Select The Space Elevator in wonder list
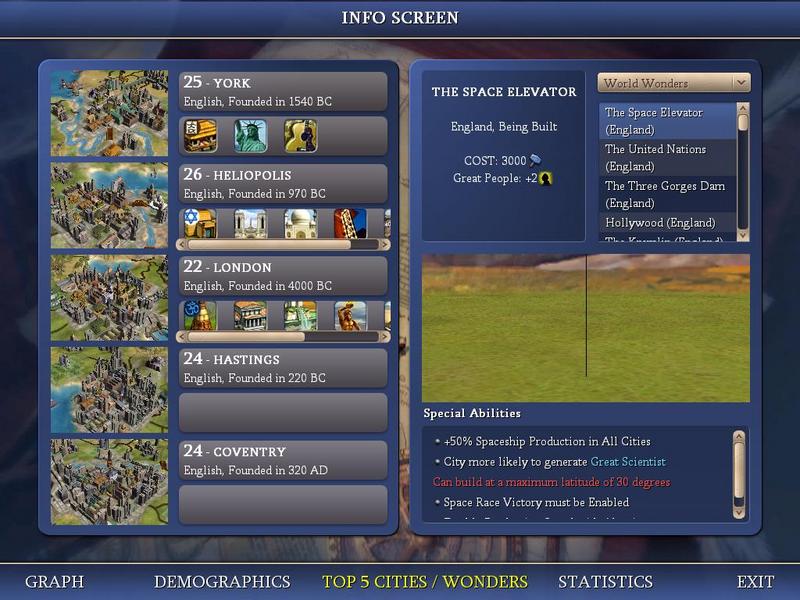800x600 pixels. pyautogui.click(x=667, y=121)
